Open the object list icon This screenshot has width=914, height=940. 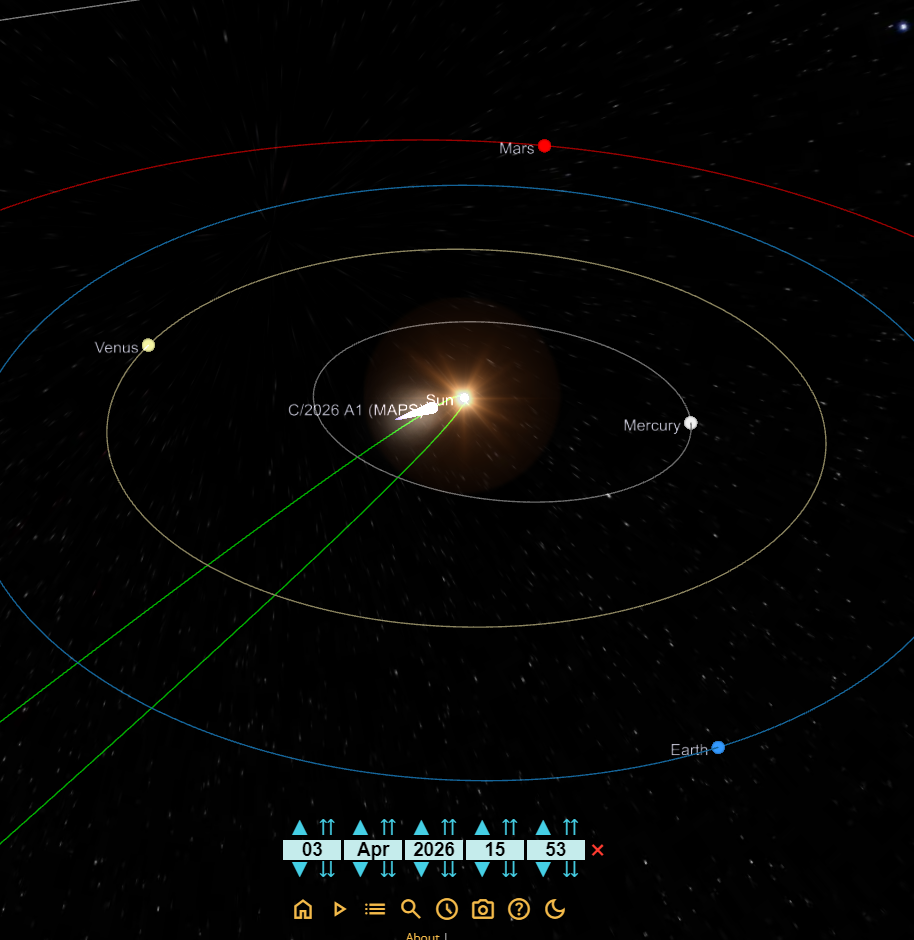coord(375,909)
